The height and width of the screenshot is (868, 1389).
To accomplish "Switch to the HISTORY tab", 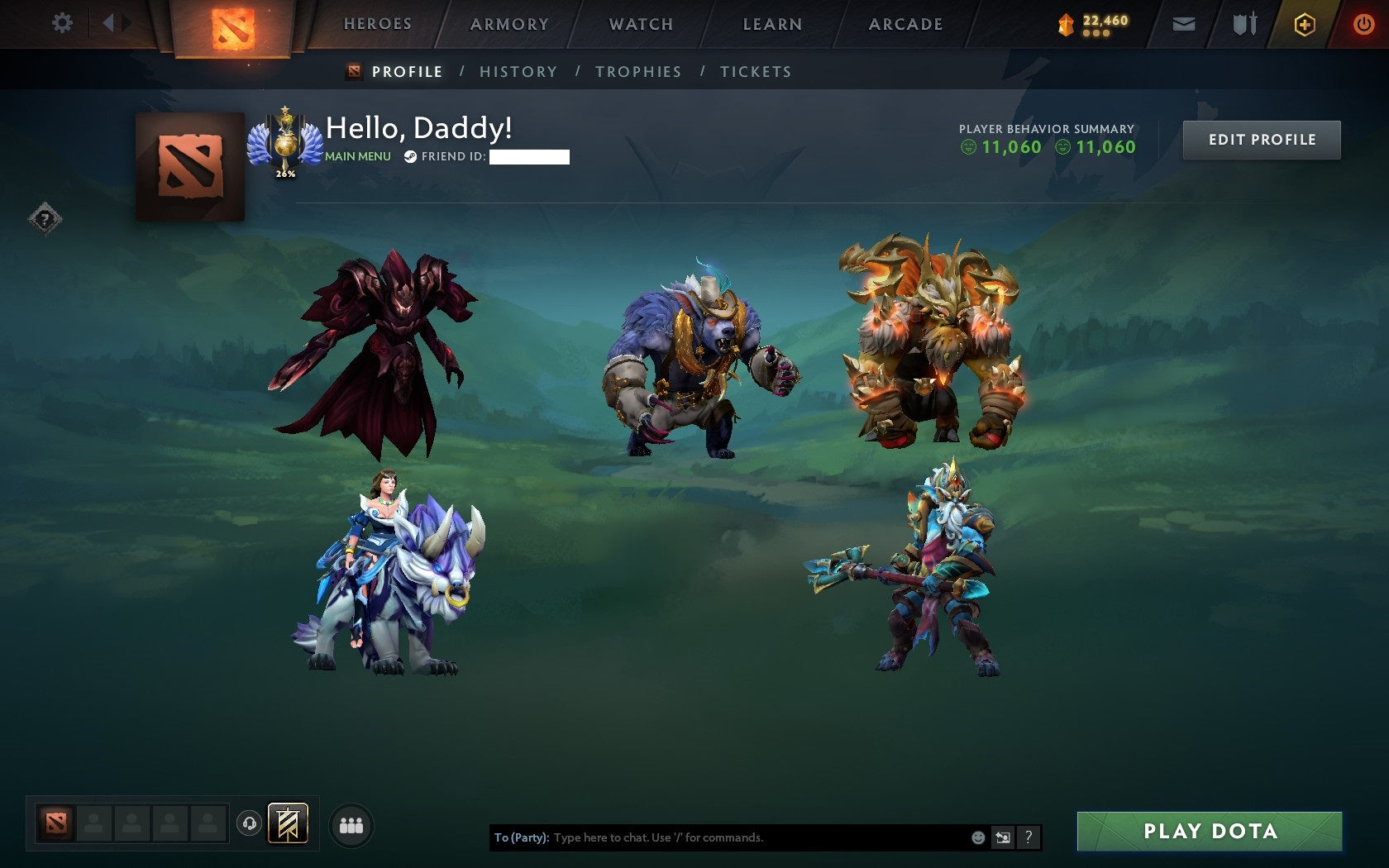I will click(x=517, y=72).
